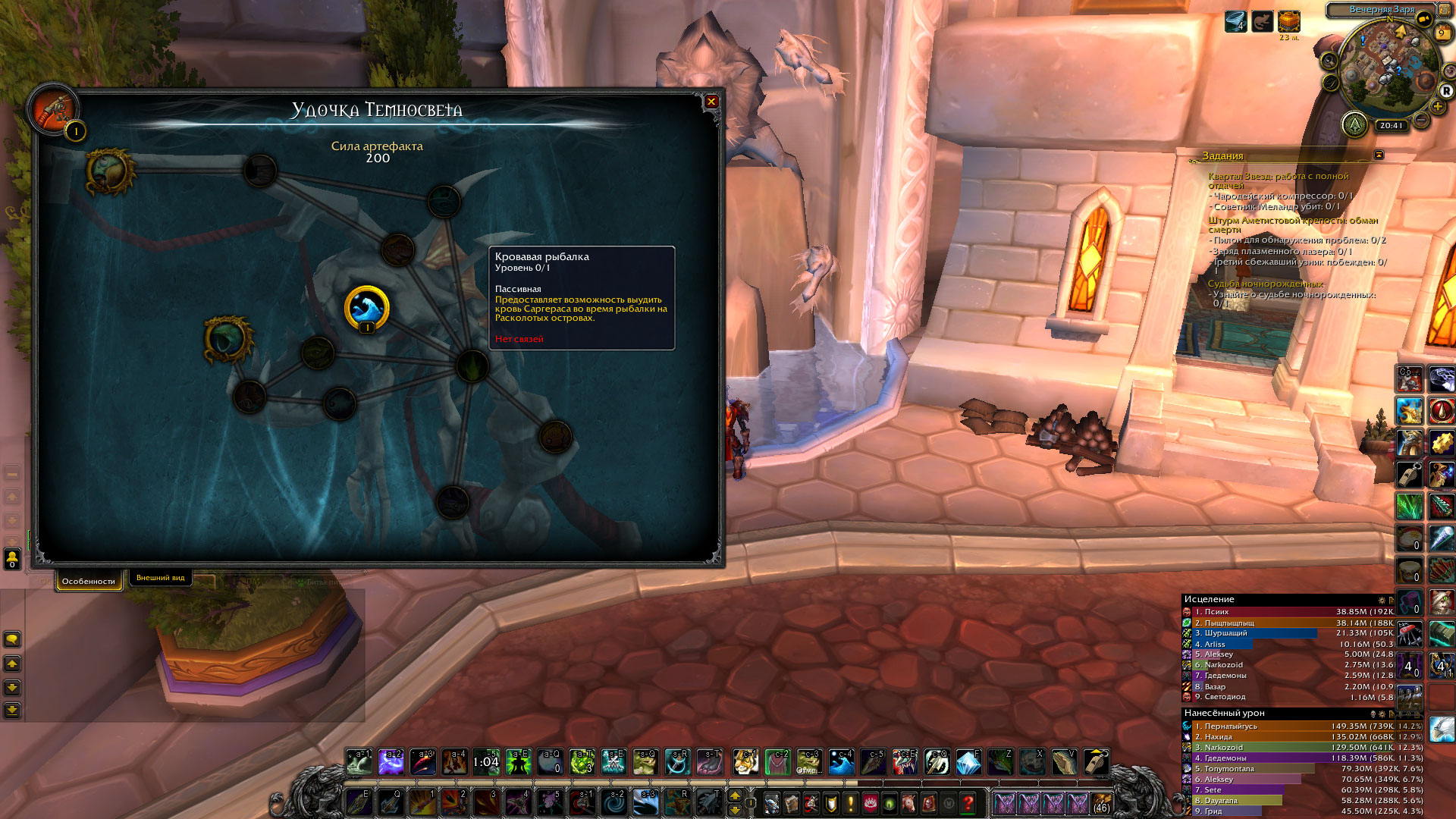Activate the blue crystal ability bound to F
Image resolution: width=1456 pixels, height=819 pixels.
pyautogui.click(x=968, y=762)
